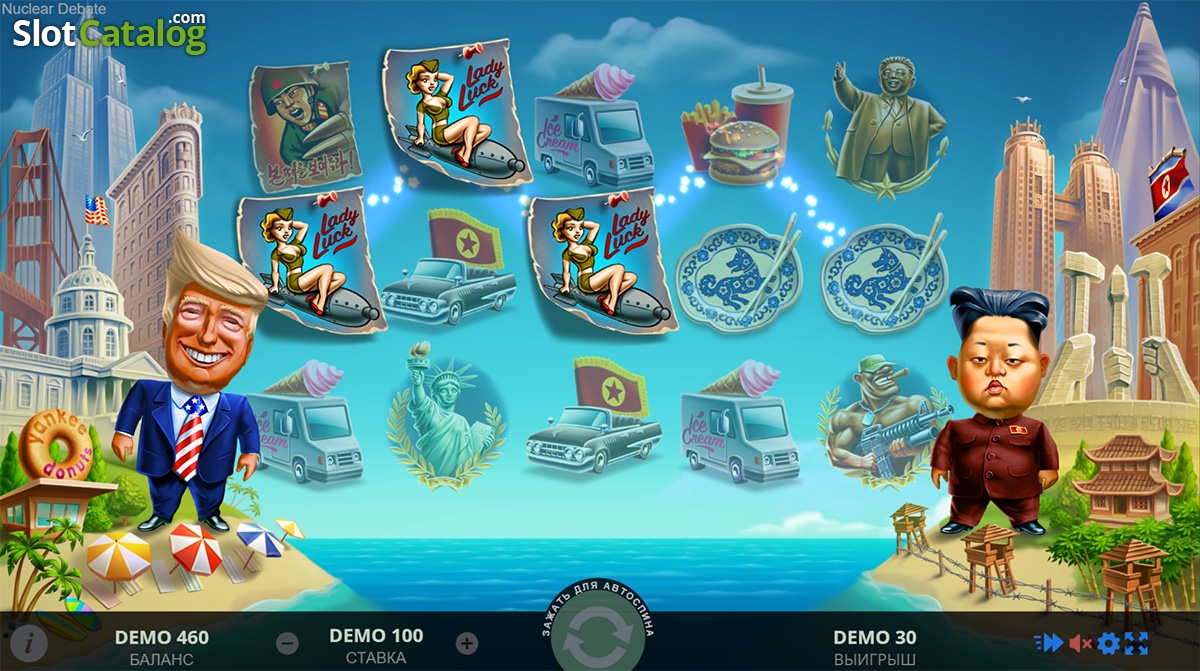This screenshot has width=1200, height=671.
Task: Open the game info paytable
Action: (x=30, y=642)
